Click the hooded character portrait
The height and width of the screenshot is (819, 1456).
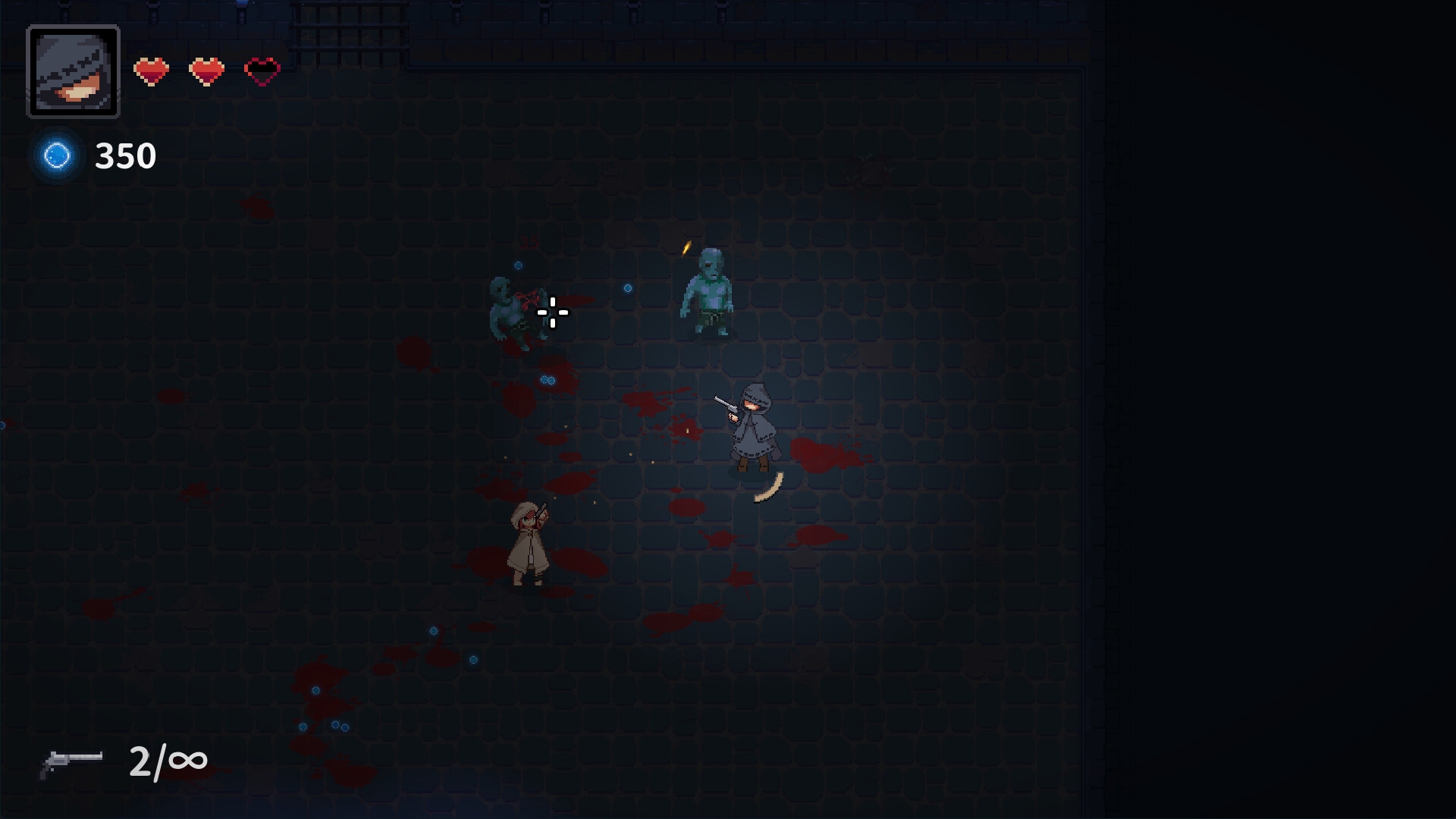coord(74,72)
